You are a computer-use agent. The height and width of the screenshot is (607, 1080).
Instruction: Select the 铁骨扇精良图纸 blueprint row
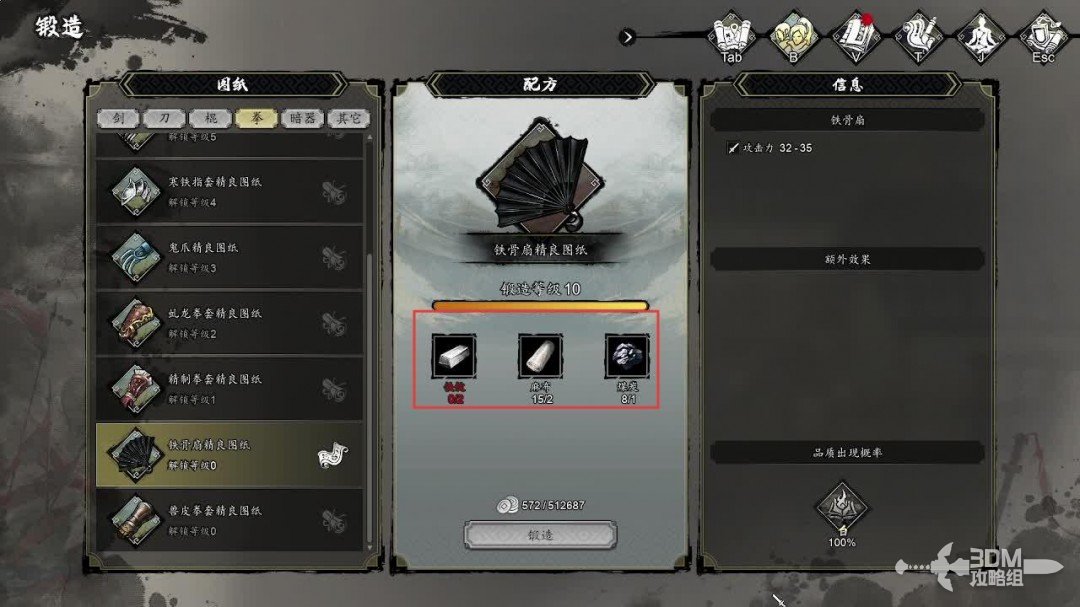(x=229, y=454)
